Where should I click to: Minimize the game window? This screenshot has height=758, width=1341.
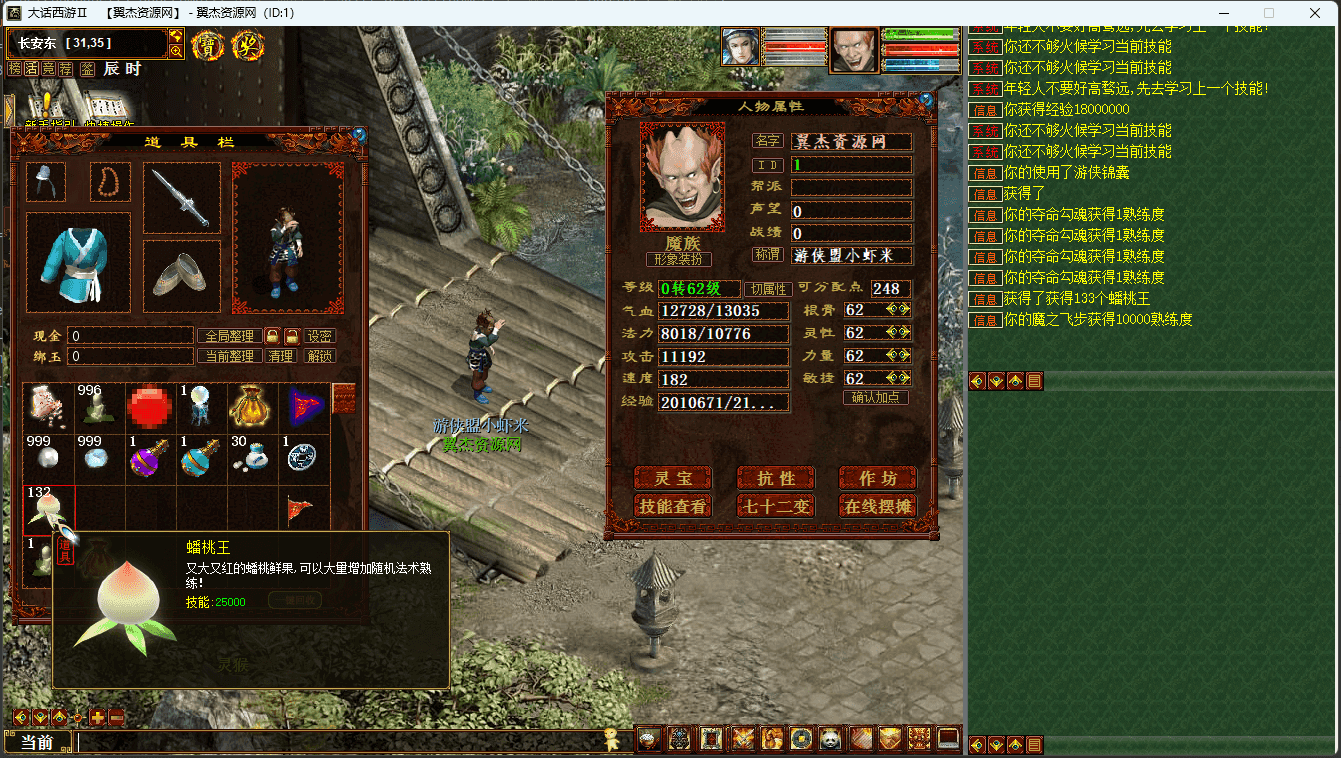(1222, 13)
